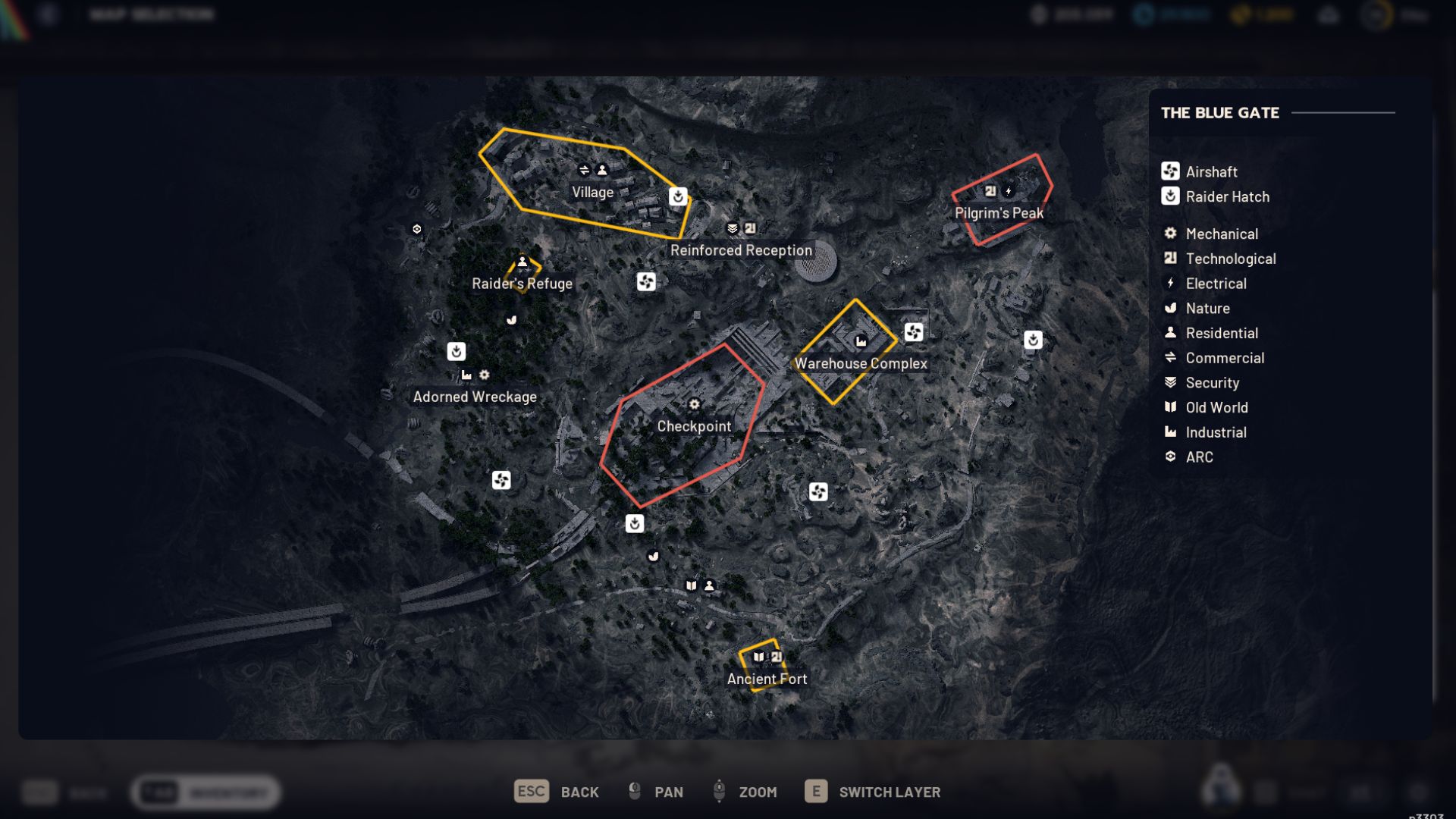Click the Industrial icon inside Warehouse Complex

(861, 341)
